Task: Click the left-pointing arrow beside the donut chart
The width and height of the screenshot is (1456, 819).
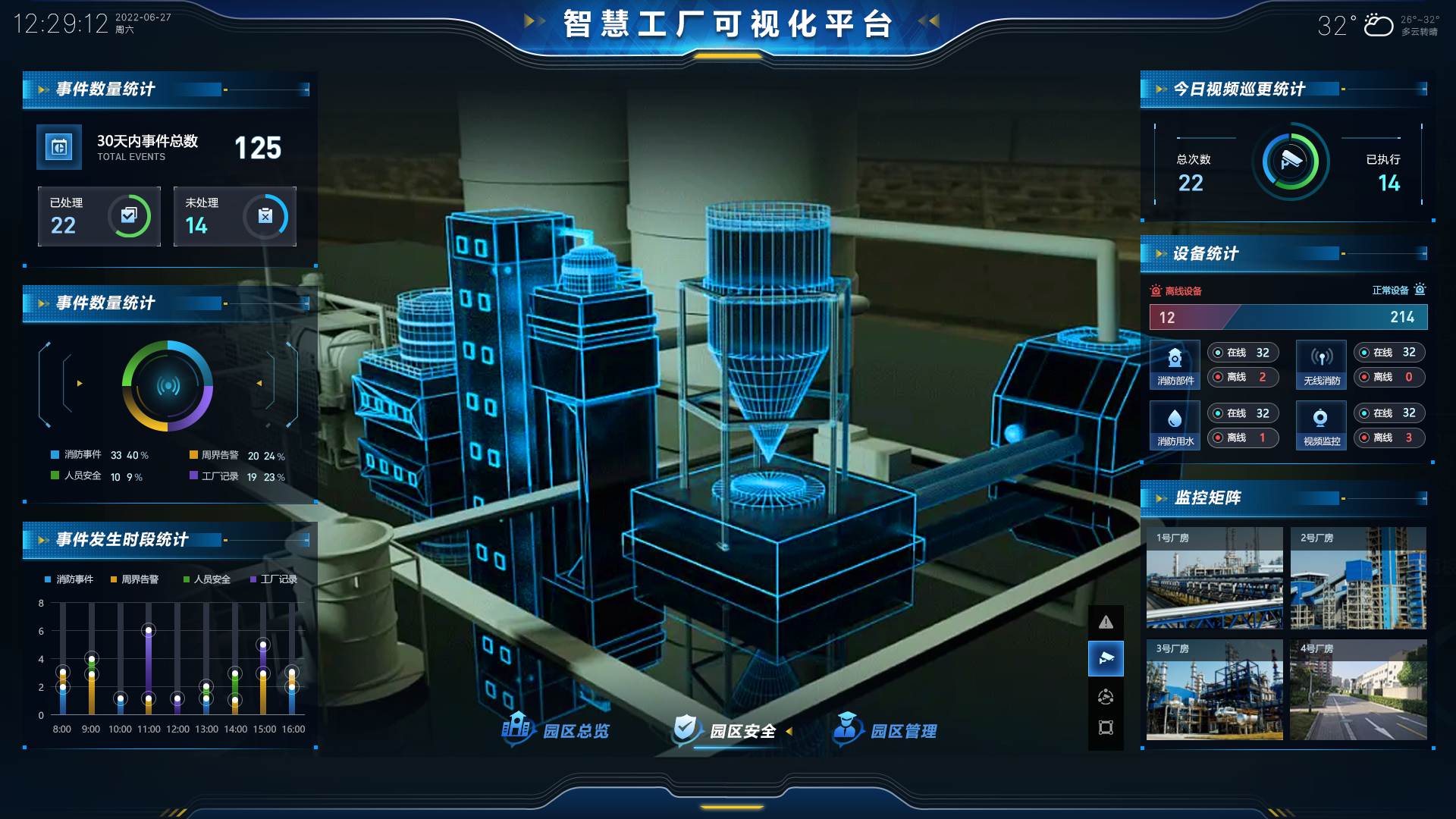Action: click(259, 384)
